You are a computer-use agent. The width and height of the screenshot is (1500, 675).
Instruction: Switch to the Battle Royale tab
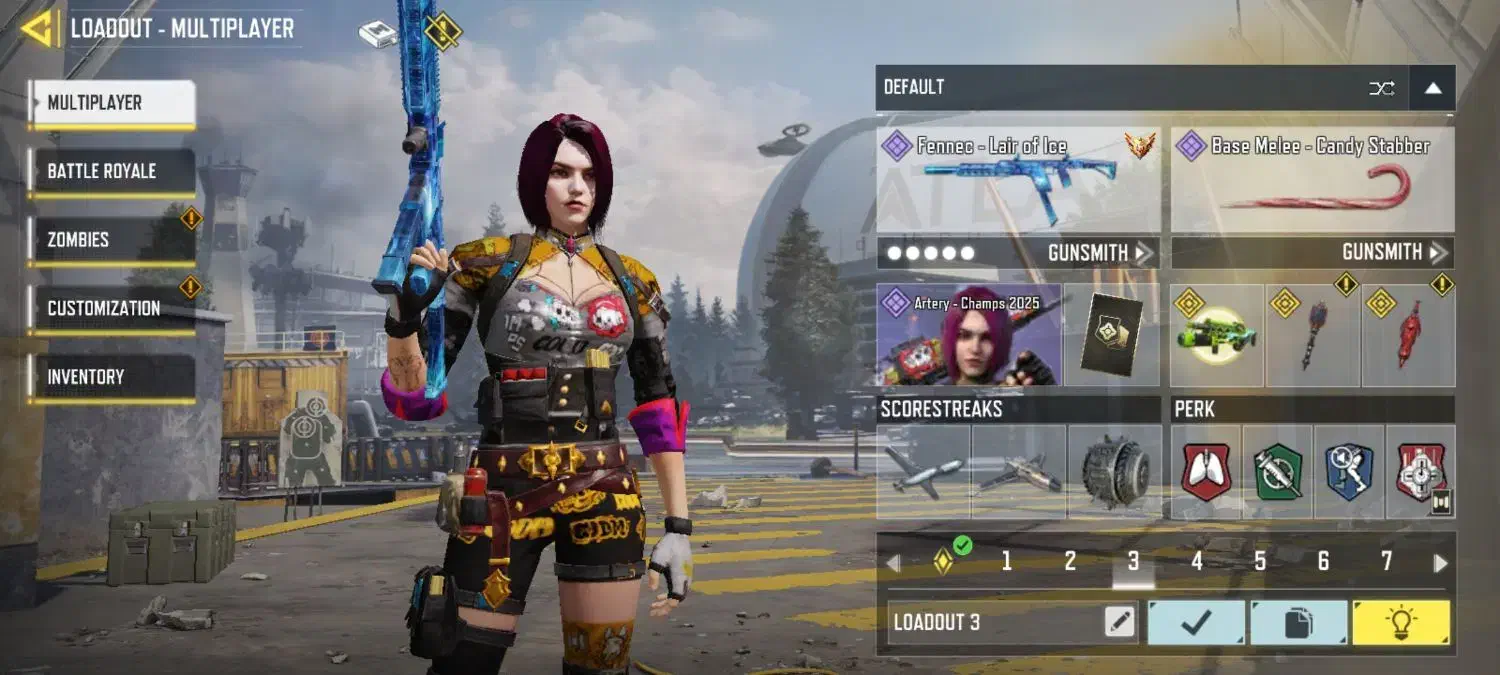click(x=110, y=171)
